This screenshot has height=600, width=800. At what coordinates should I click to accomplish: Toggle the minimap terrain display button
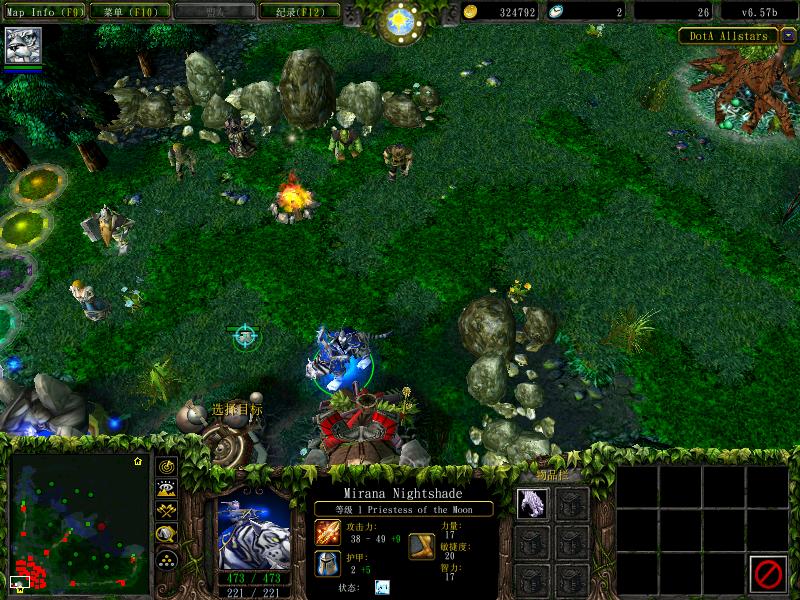(166, 488)
